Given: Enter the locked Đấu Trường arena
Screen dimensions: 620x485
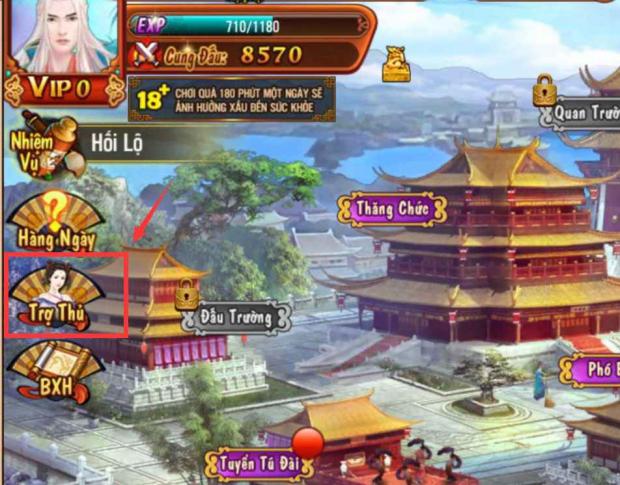Looking at the screenshot, I should pos(236,317).
